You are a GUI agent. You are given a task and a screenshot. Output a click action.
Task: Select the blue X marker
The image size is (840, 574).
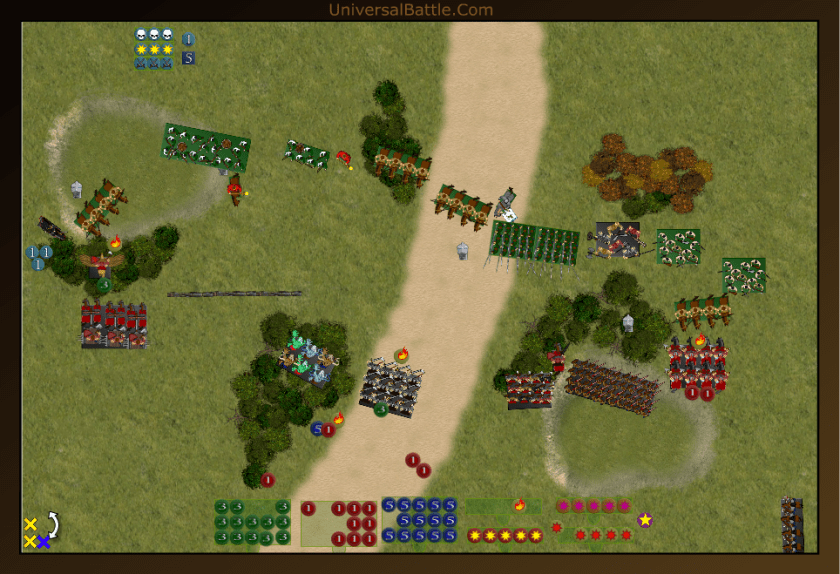click(x=45, y=541)
